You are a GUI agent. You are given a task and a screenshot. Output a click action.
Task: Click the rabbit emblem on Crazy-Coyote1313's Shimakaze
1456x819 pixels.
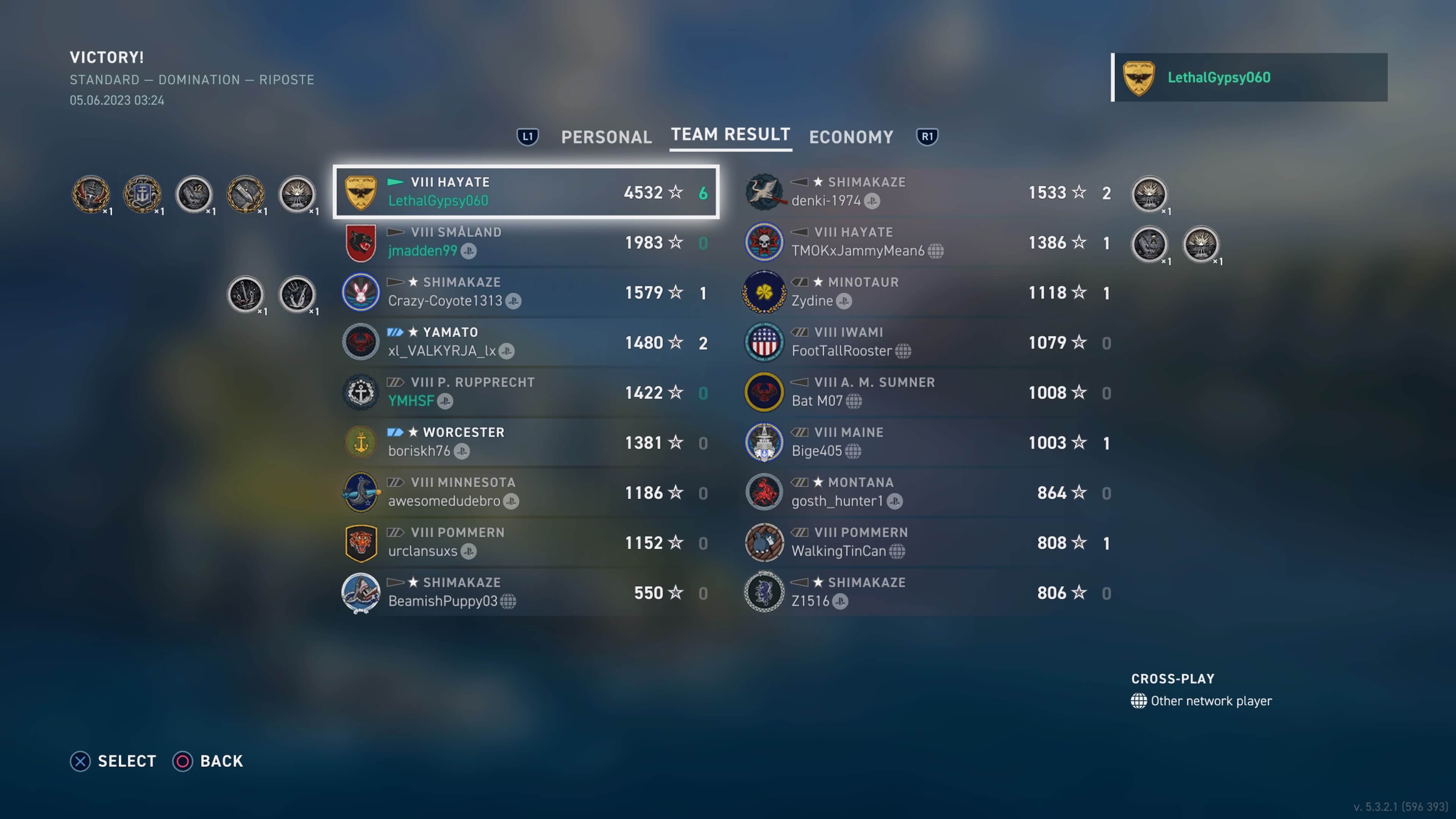point(361,292)
